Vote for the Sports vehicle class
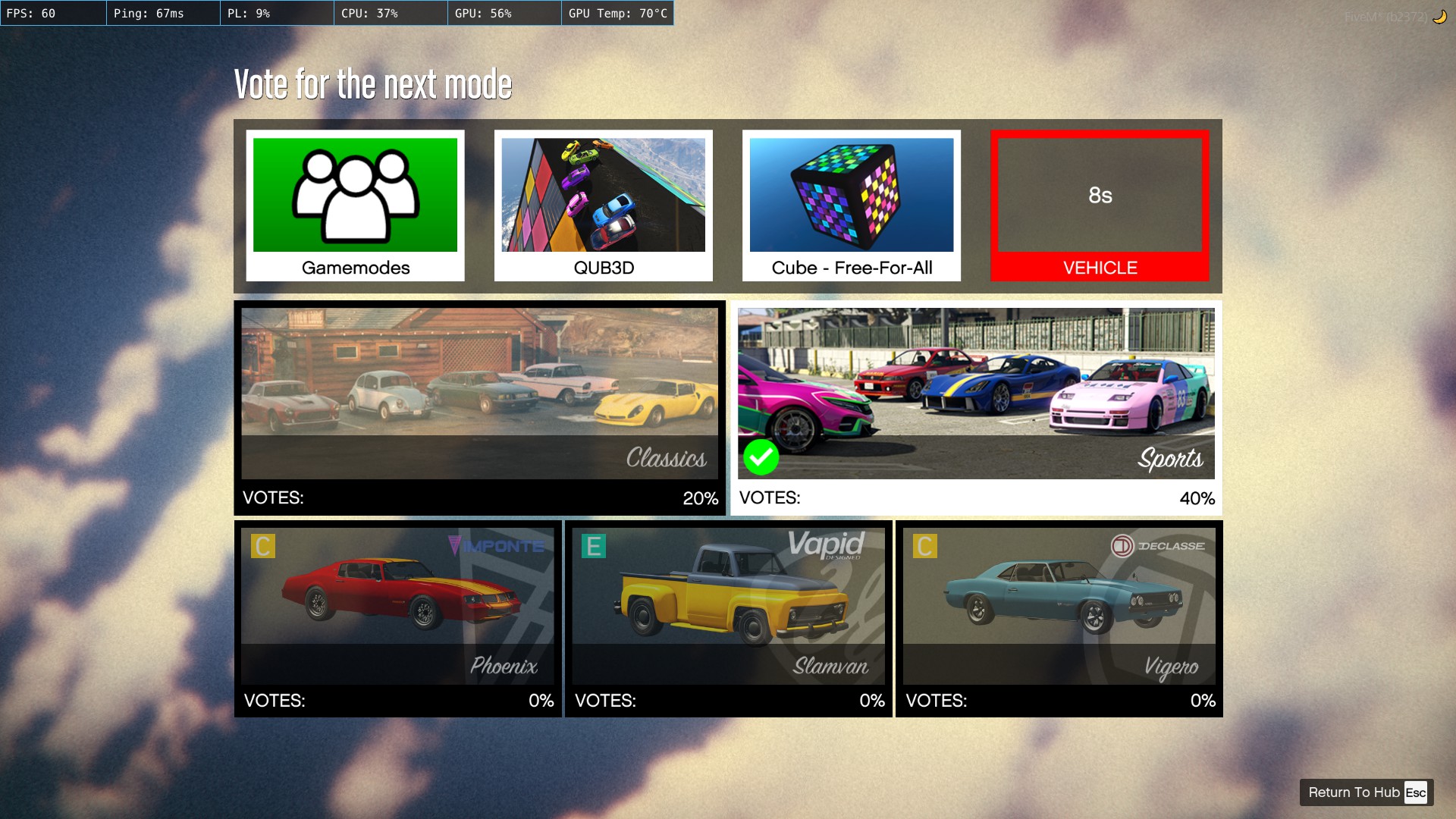1456x819 pixels. [976, 408]
